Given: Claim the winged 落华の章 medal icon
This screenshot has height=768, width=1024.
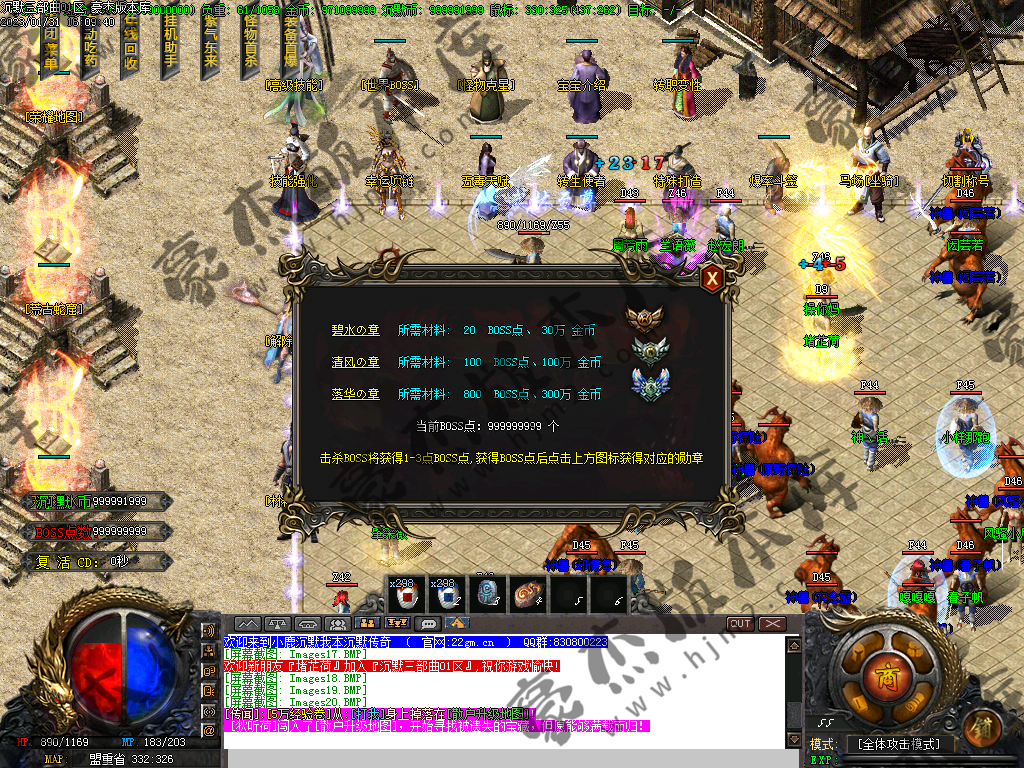Looking at the screenshot, I should 650,383.
